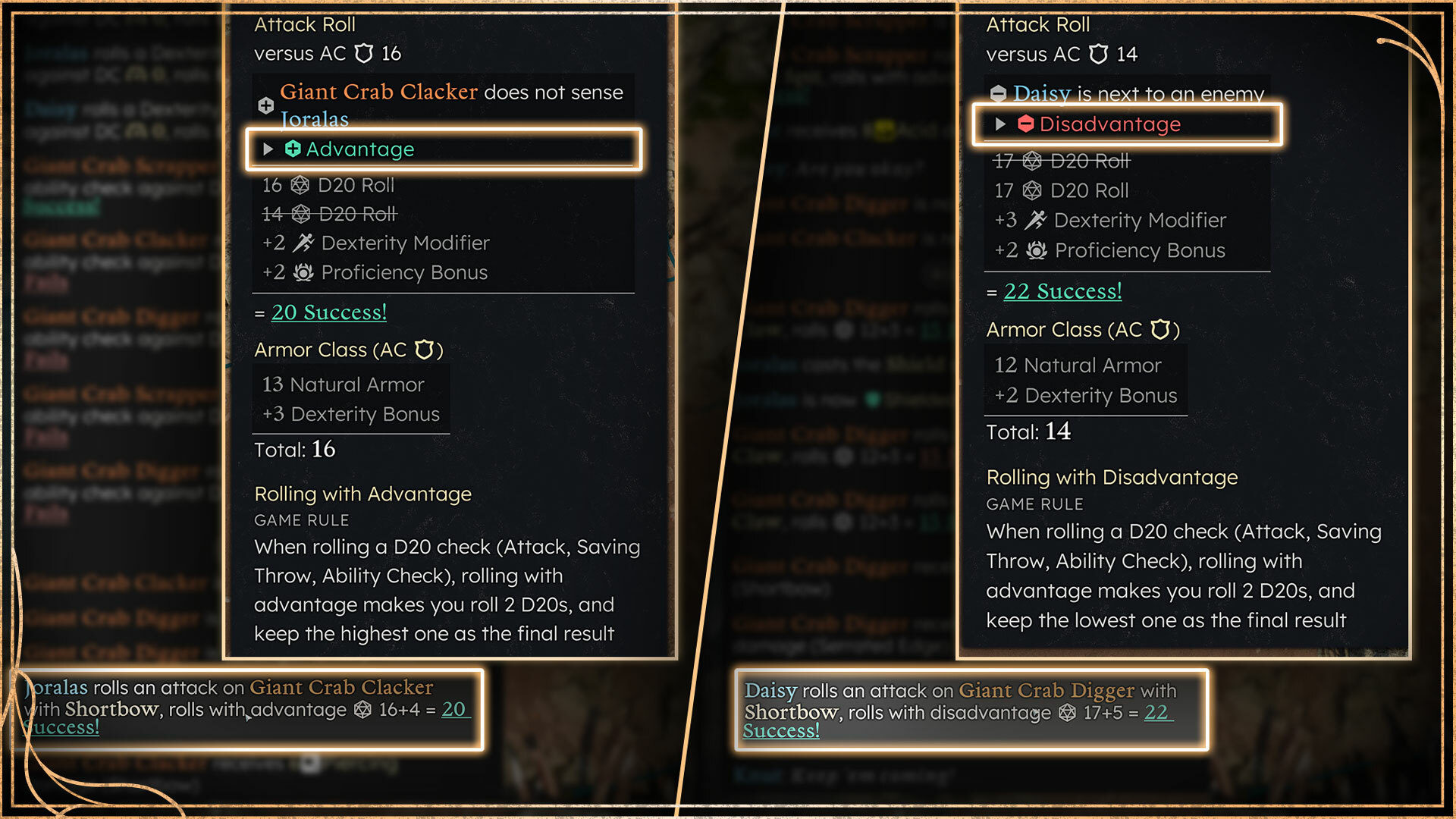Click the shield icon next to Daisy's name
Image resolution: width=1456 pixels, height=819 pixels.
997,93
